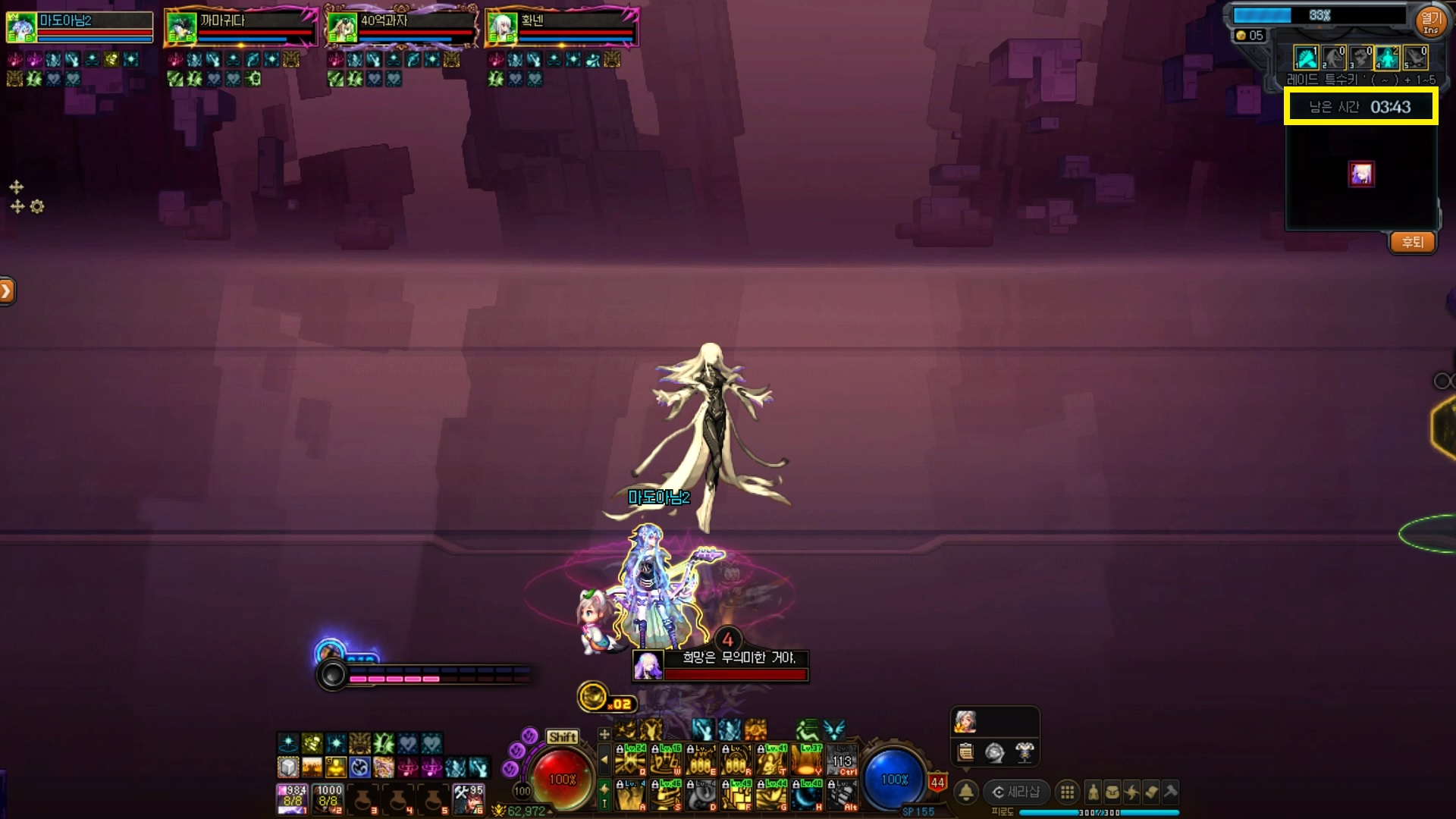
Task: Select the boss portrait on the minimap
Action: (1361, 174)
